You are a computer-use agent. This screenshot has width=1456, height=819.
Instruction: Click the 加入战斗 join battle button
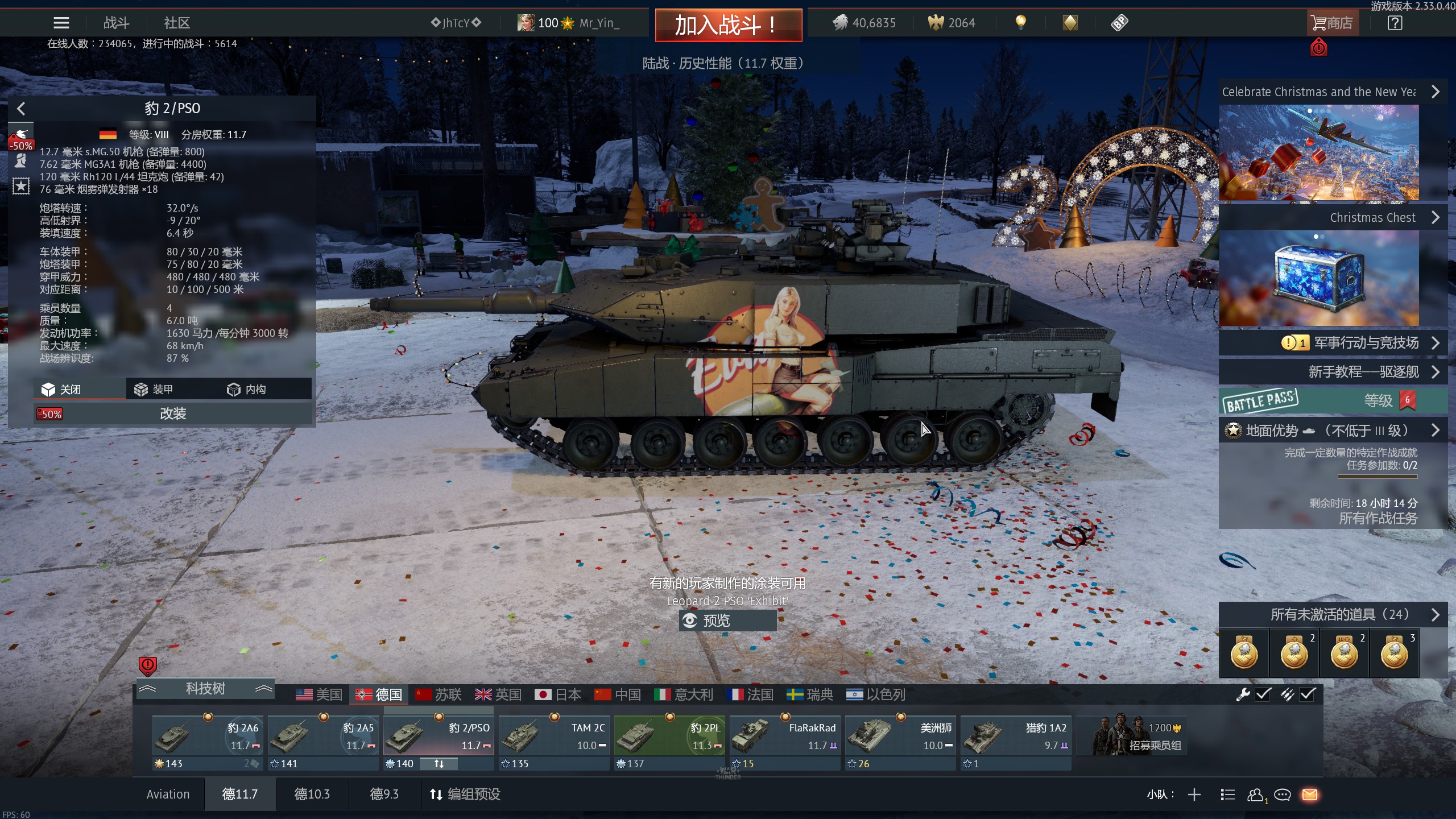pyautogui.click(x=728, y=25)
